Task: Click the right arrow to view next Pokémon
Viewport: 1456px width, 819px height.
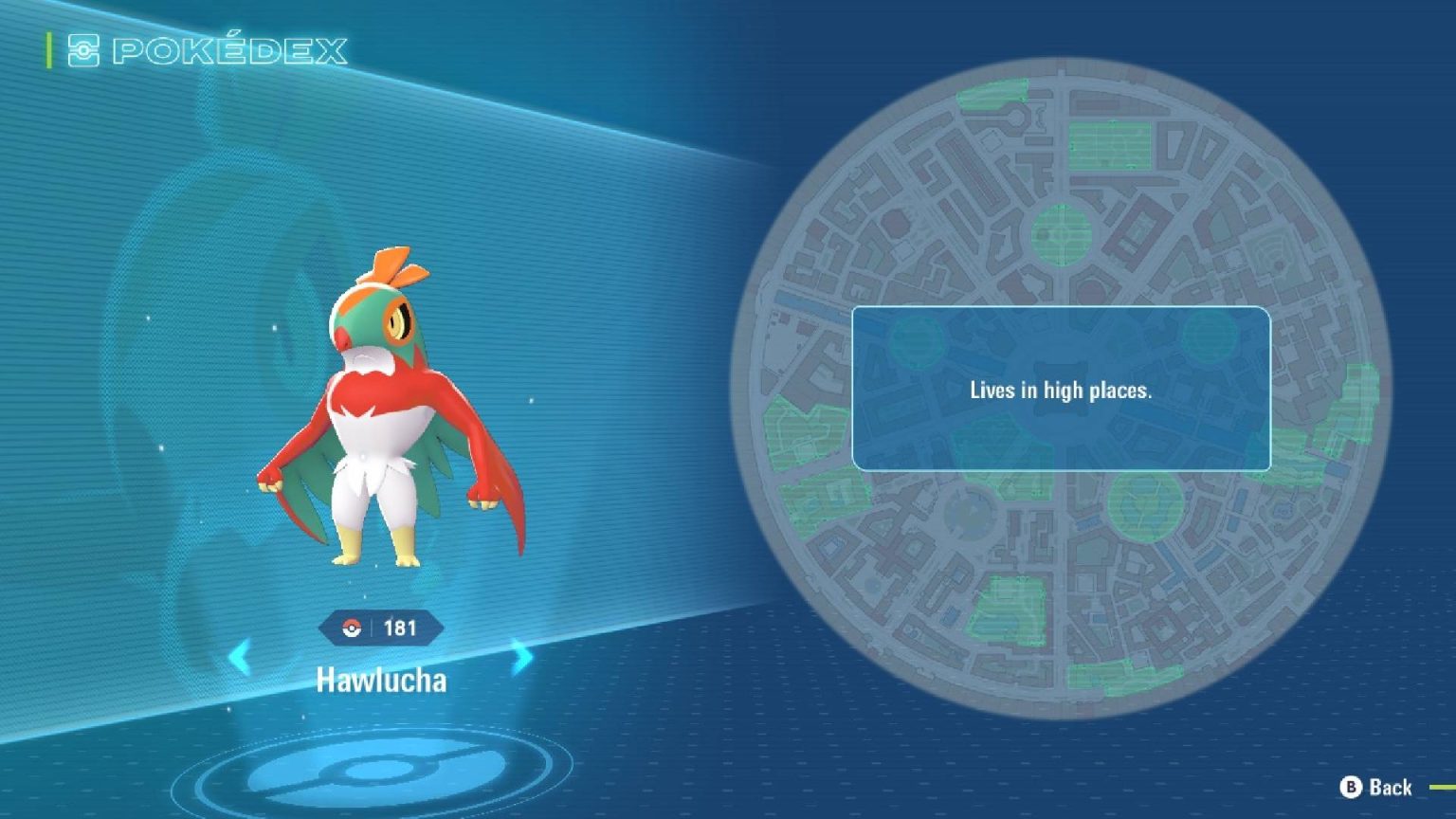Action: click(520, 655)
